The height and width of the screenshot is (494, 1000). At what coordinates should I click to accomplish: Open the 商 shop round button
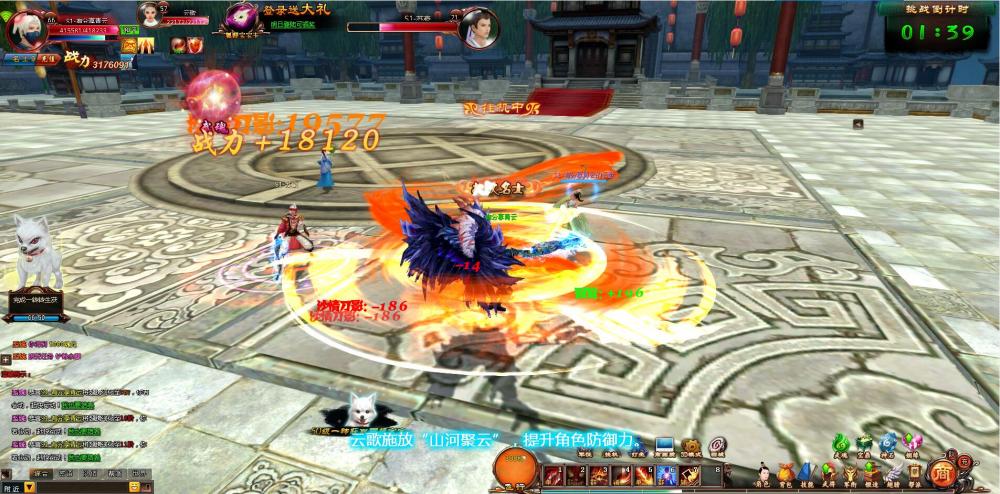click(x=942, y=472)
